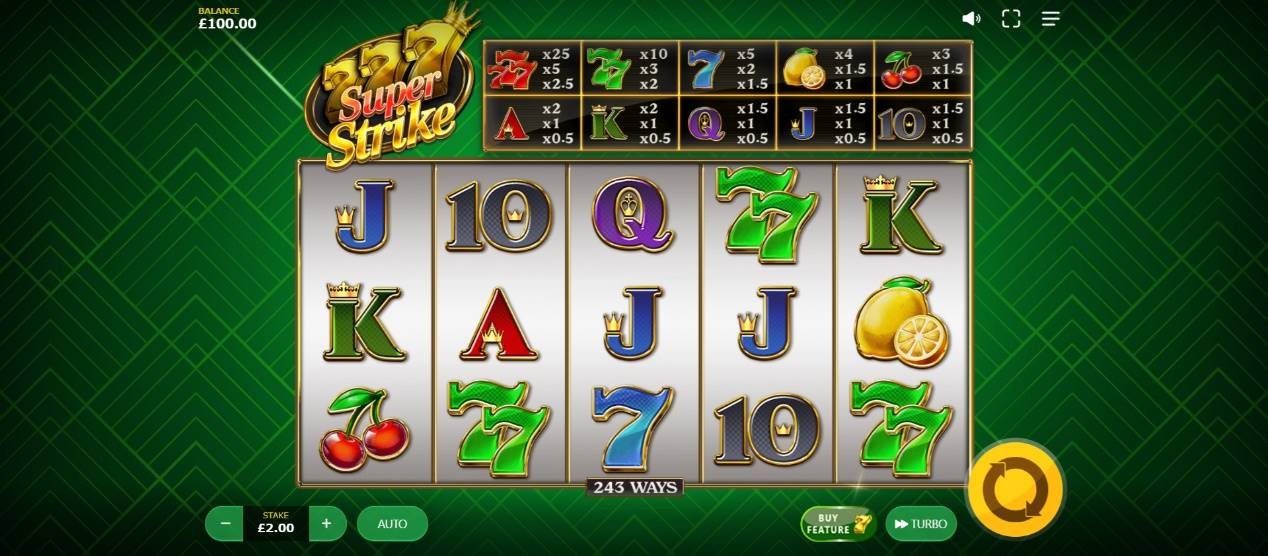Image resolution: width=1268 pixels, height=556 pixels.
Task: Toggle fullscreen mode
Action: (1011, 19)
